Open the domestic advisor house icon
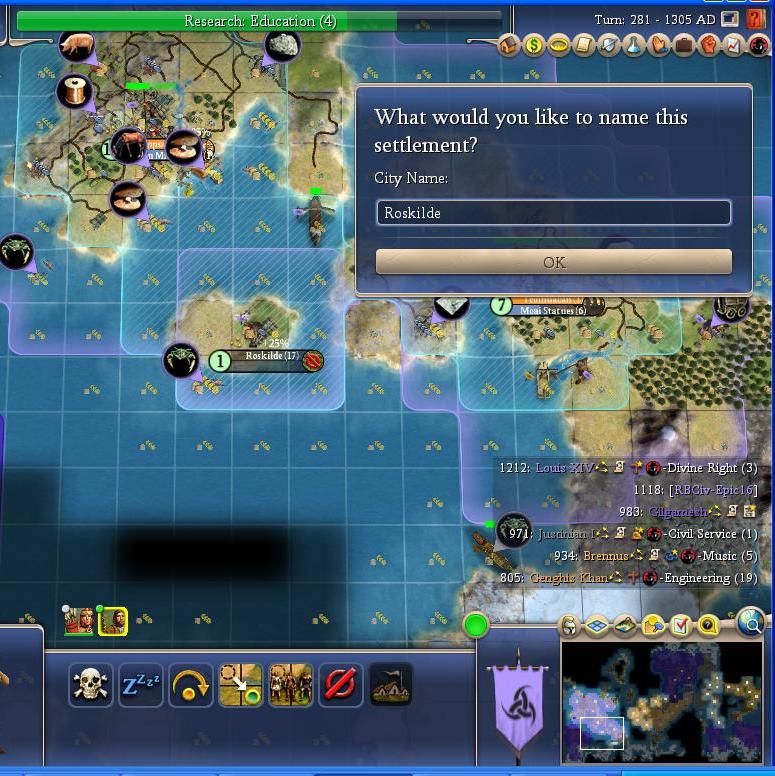775x776 pixels. (x=509, y=45)
